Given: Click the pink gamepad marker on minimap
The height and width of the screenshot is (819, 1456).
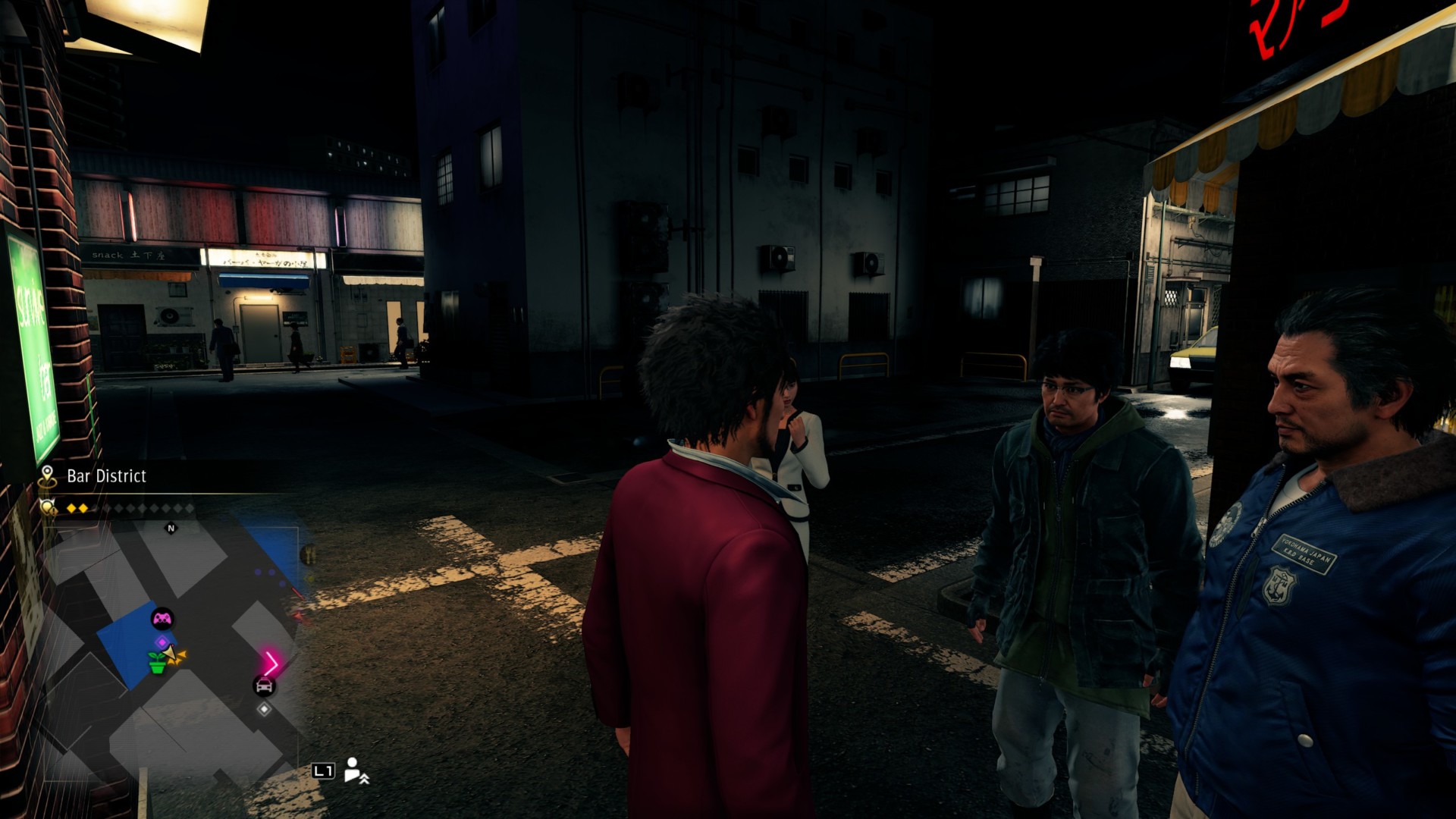Looking at the screenshot, I should pos(162,619).
